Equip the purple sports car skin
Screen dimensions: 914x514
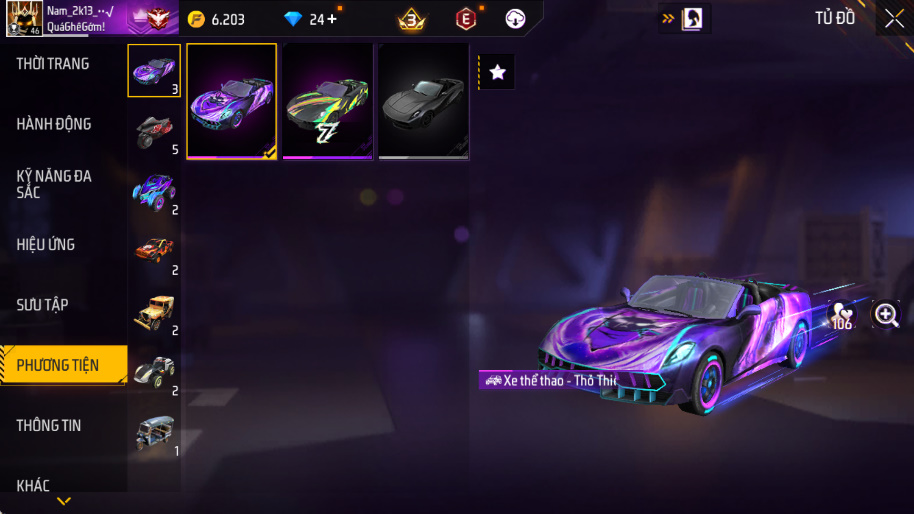click(232, 101)
